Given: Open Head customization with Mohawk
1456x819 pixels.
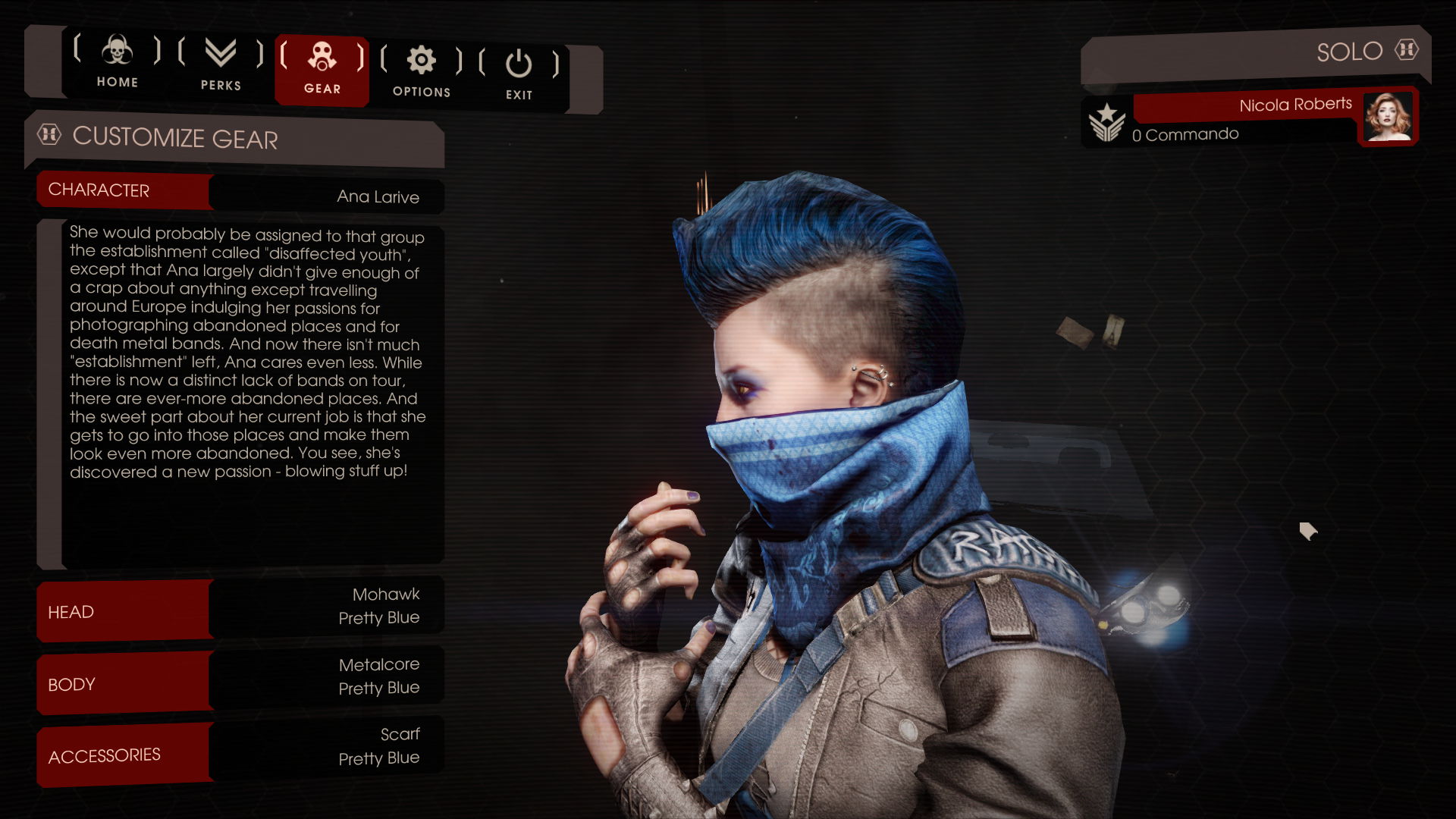Looking at the screenshot, I should (x=241, y=609).
